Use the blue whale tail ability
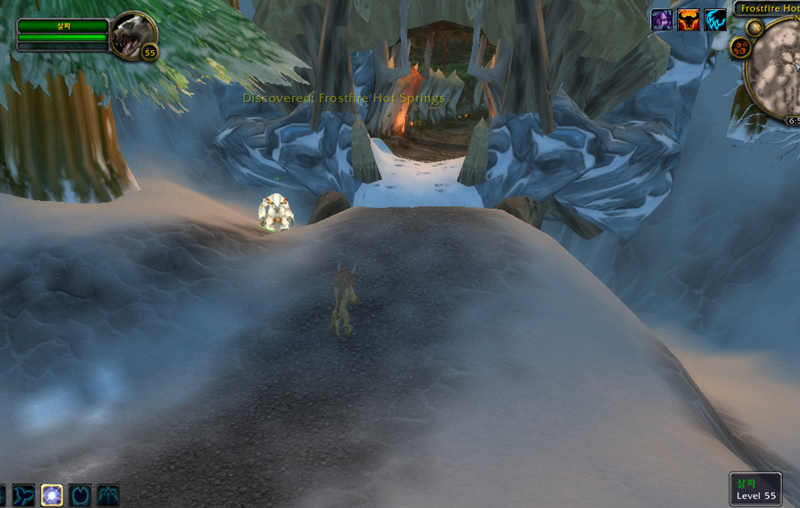The height and width of the screenshot is (508, 800). 23,495
